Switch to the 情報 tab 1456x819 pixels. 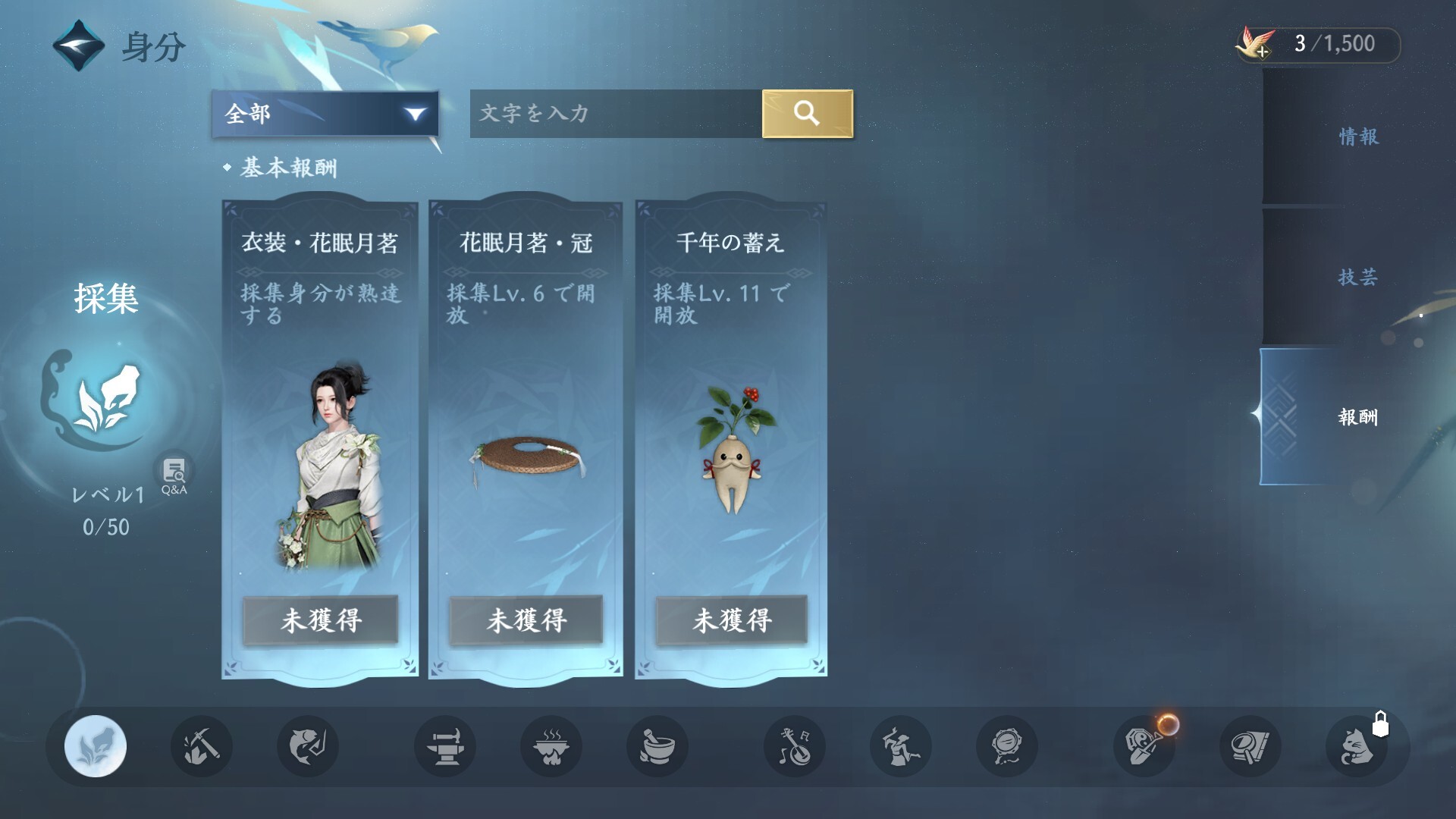click(x=1357, y=136)
